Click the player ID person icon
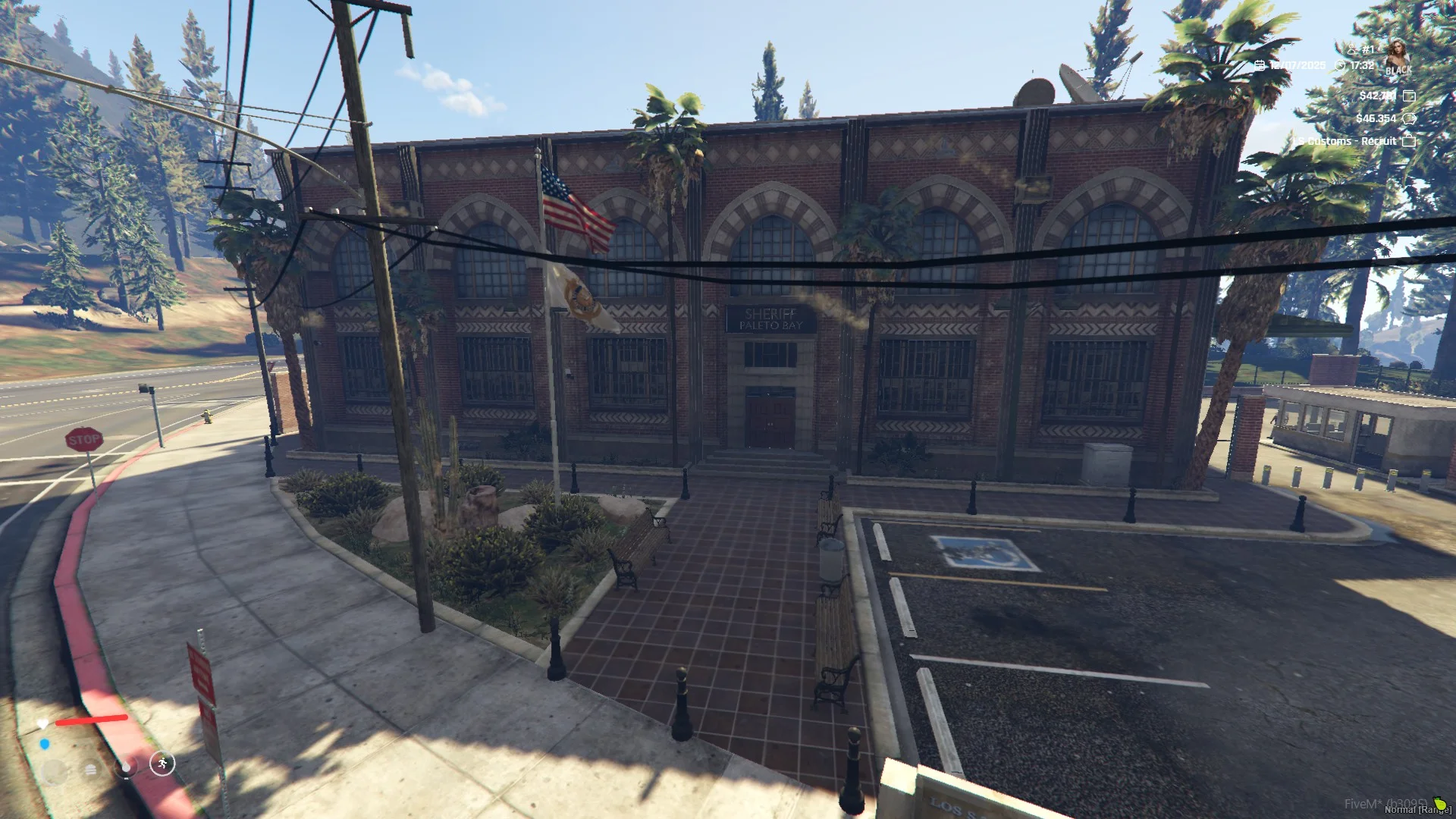This screenshot has height=819, width=1456. (1351, 50)
